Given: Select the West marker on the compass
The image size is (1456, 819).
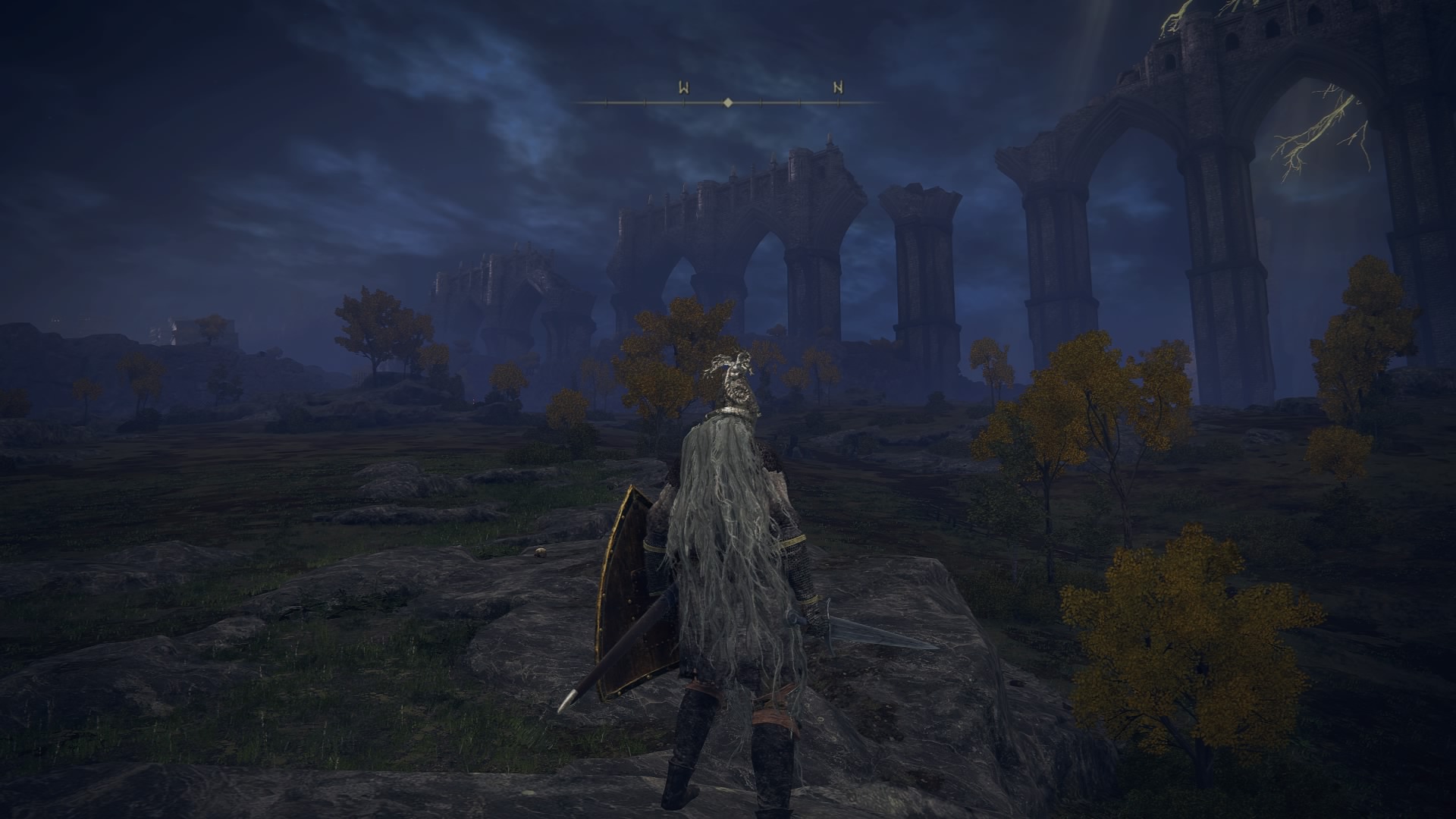Looking at the screenshot, I should pos(683,88).
